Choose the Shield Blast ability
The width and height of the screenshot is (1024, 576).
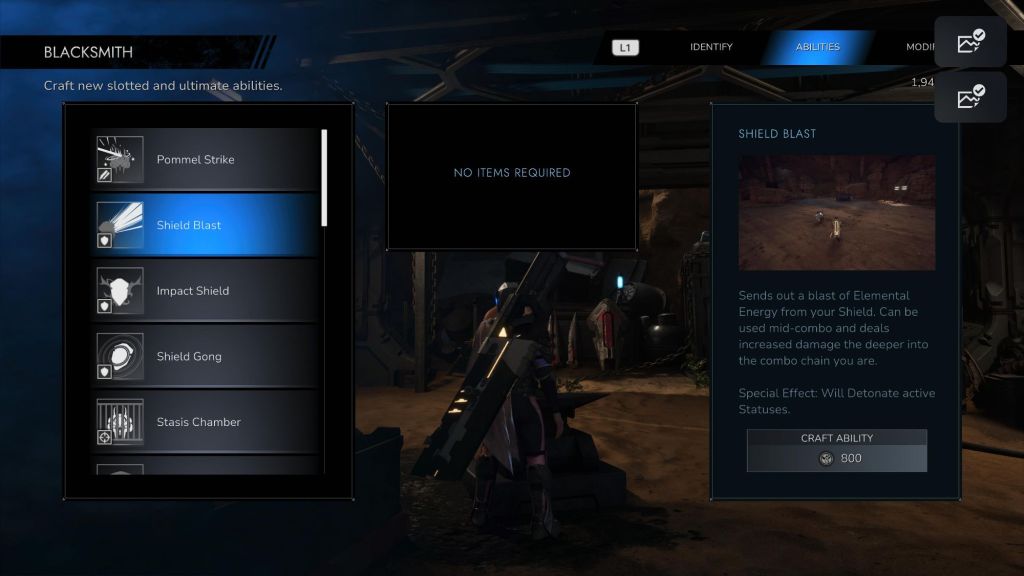click(x=205, y=225)
